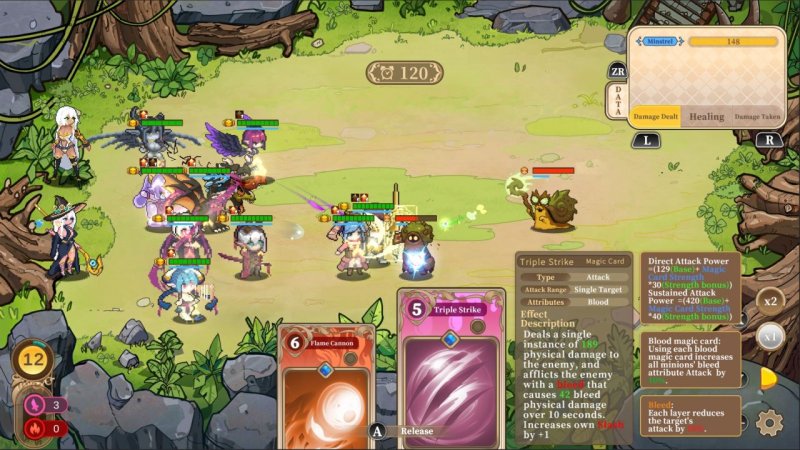Viewport: 800px width, 450px height.
Task: Switch to the Healing tab
Action: [706, 117]
